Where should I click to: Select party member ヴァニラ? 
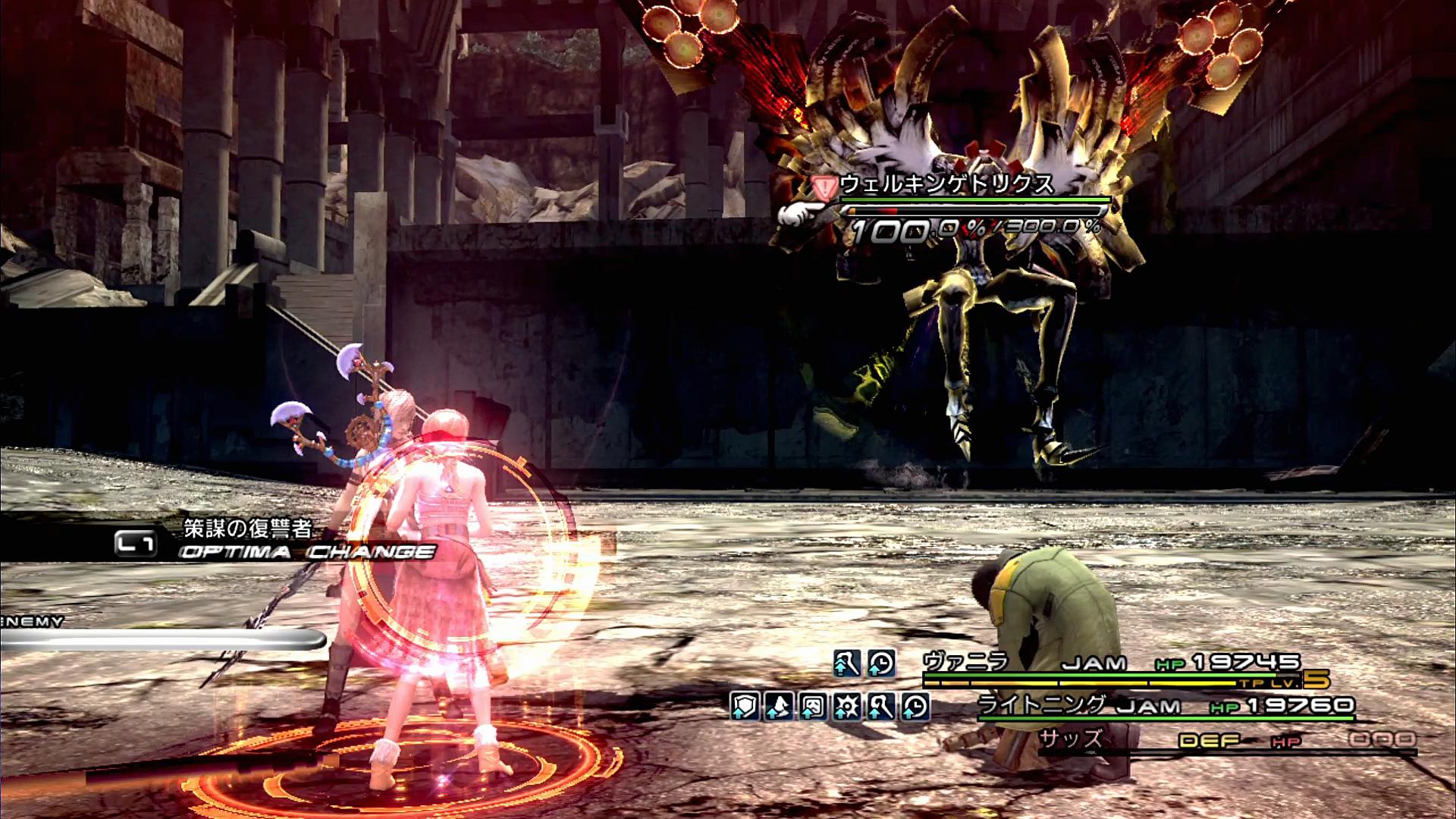click(965, 662)
